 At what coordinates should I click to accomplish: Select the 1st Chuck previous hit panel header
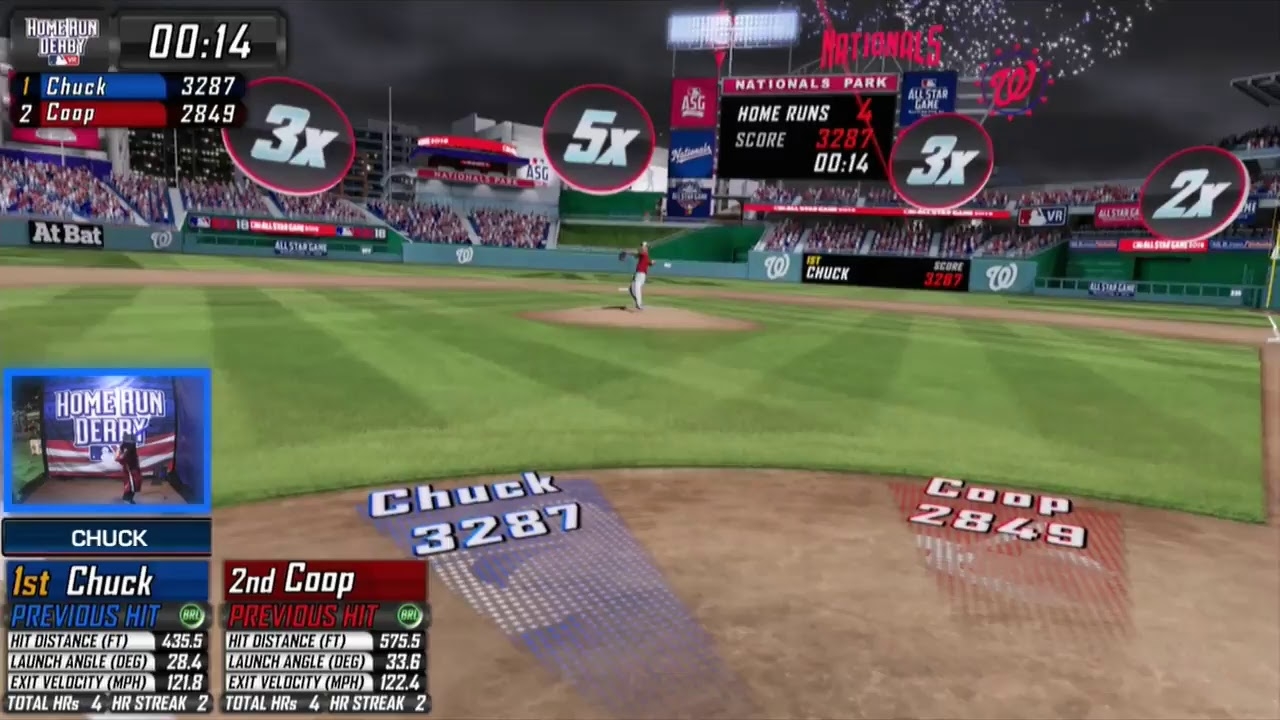click(x=108, y=581)
